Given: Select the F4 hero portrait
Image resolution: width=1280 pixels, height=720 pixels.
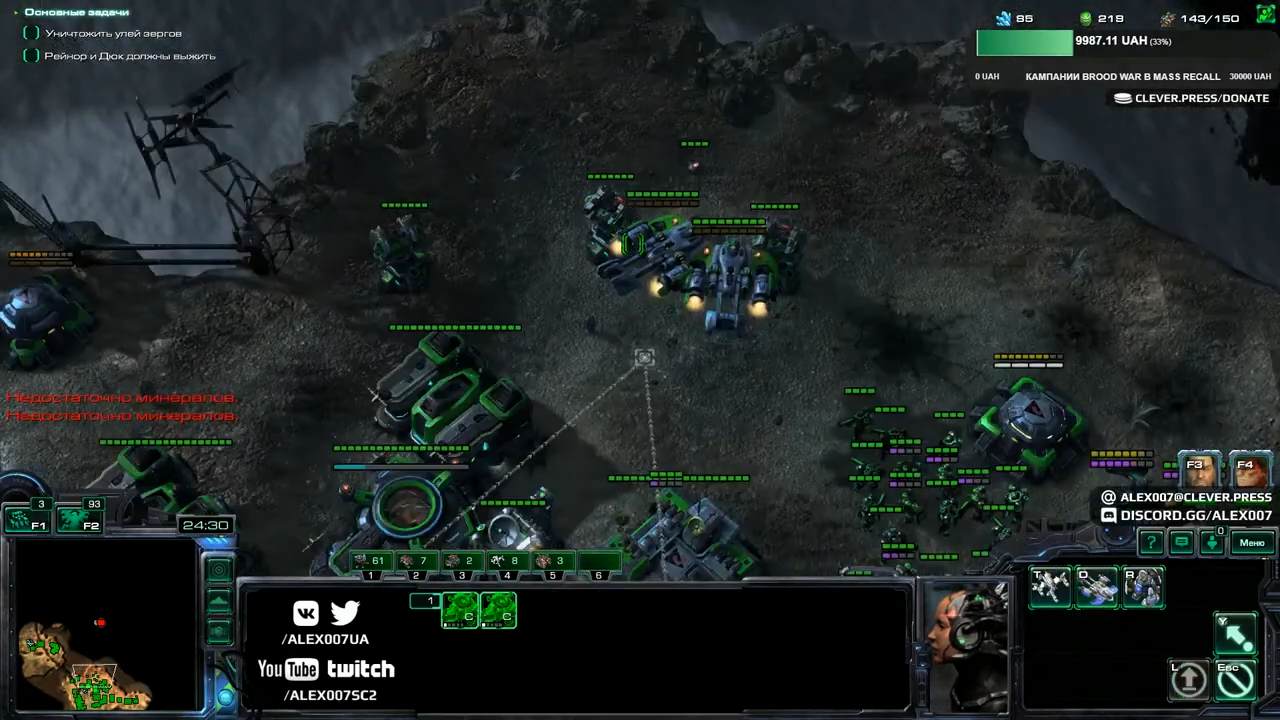Looking at the screenshot, I should [1250, 470].
